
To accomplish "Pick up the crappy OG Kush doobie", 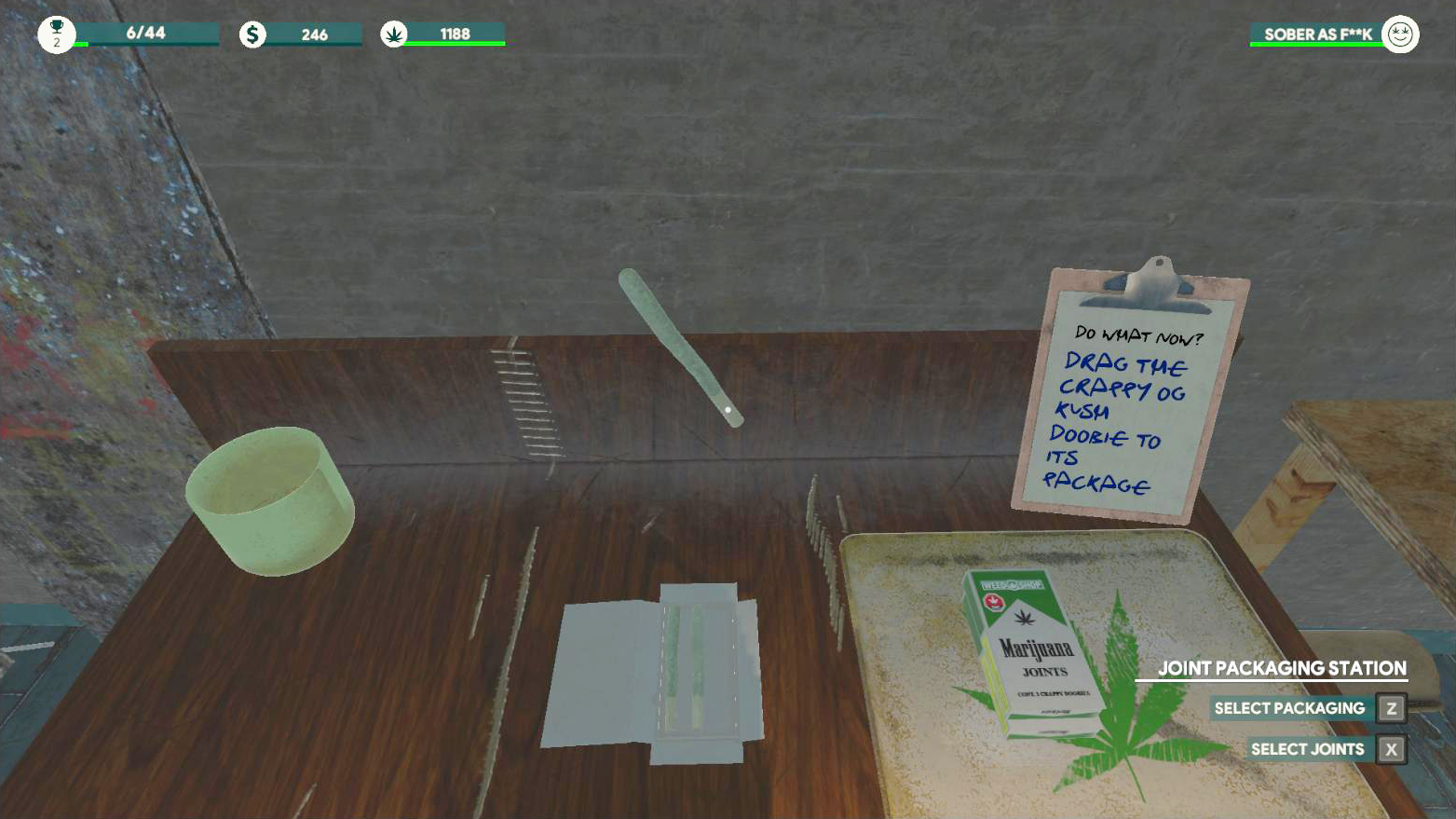I will [680, 345].
